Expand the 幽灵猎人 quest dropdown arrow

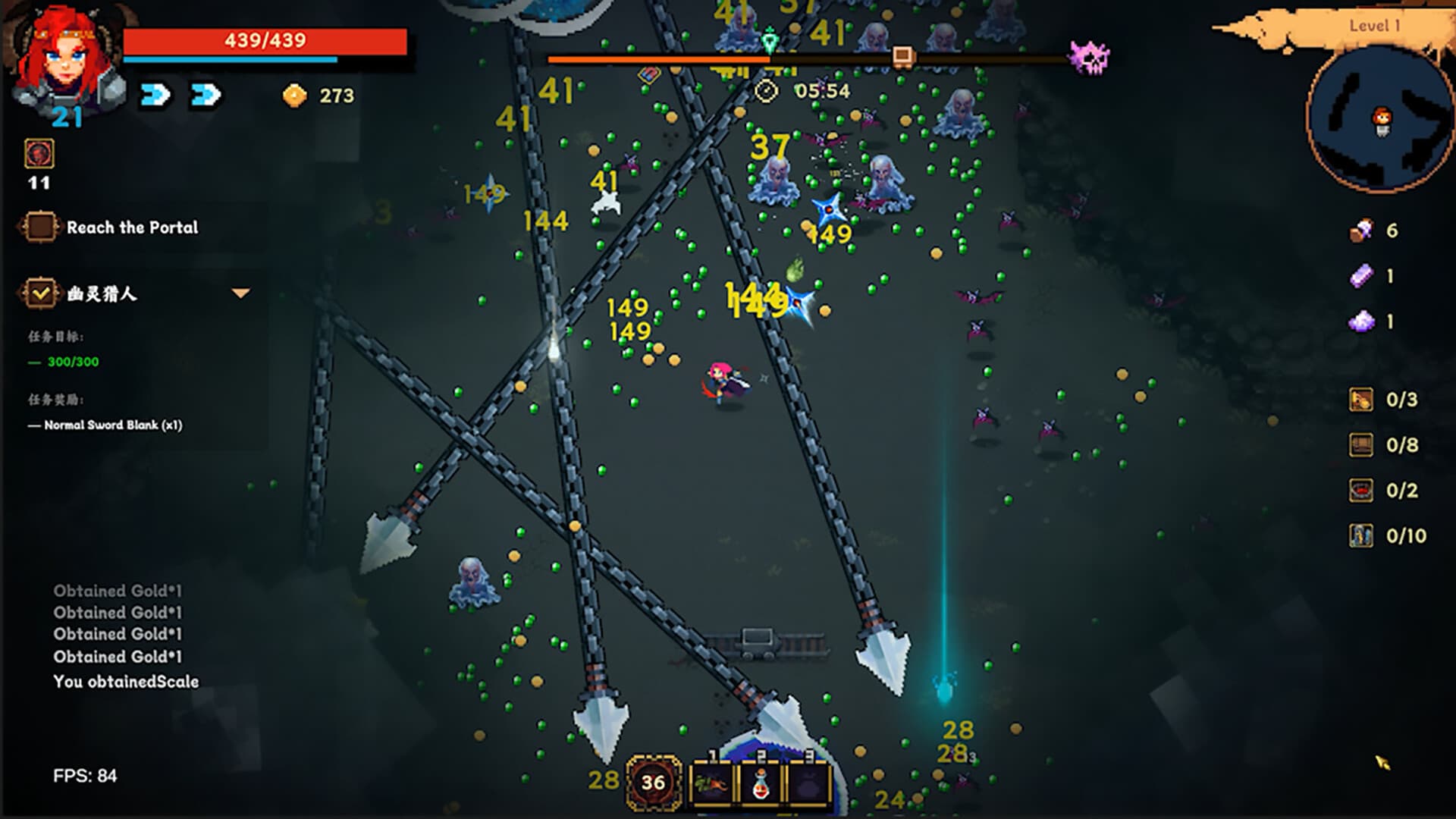[x=240, y=291]
